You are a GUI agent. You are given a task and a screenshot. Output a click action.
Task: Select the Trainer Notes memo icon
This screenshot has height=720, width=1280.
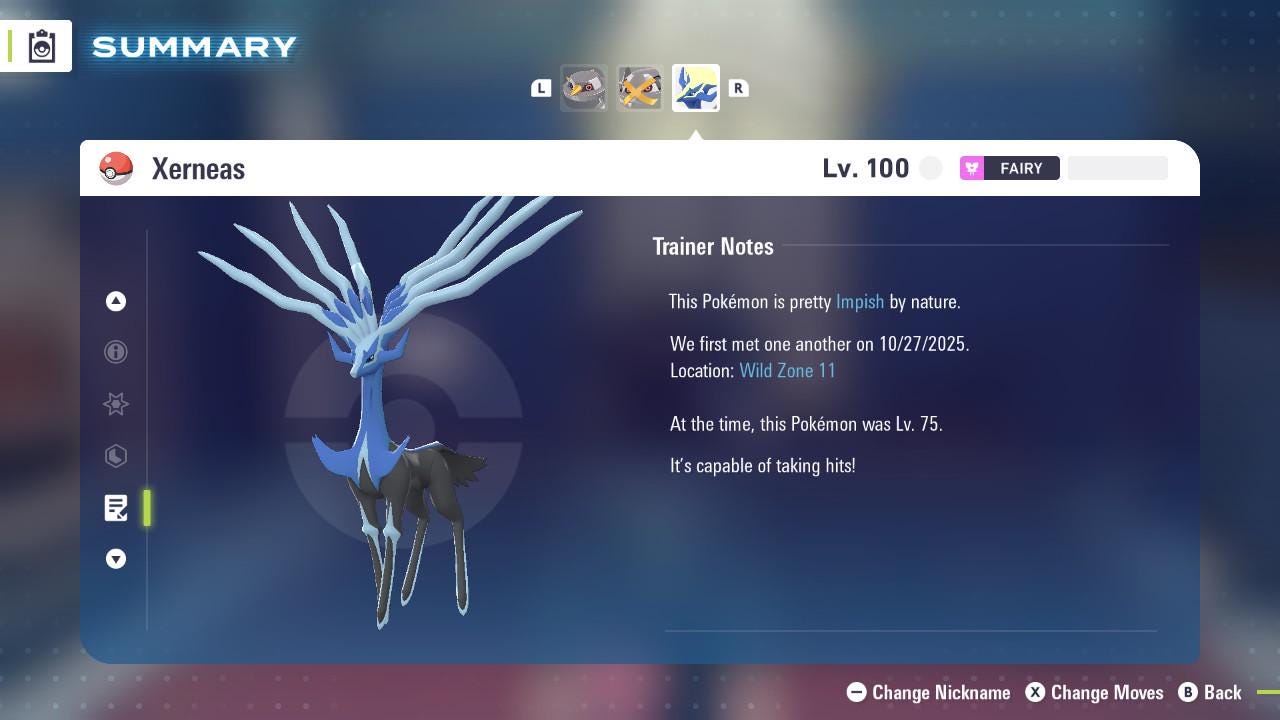click(x=116, y=508)
